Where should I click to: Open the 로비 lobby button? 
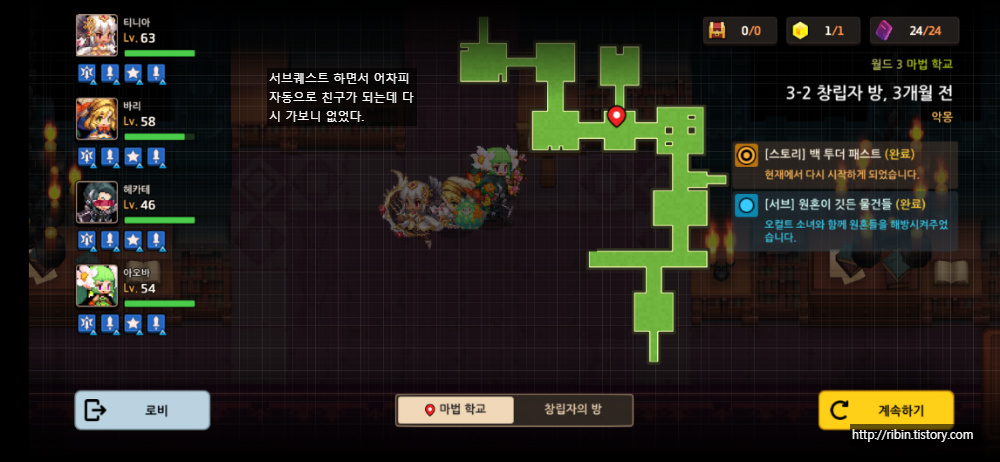click(x=142, y=410)
